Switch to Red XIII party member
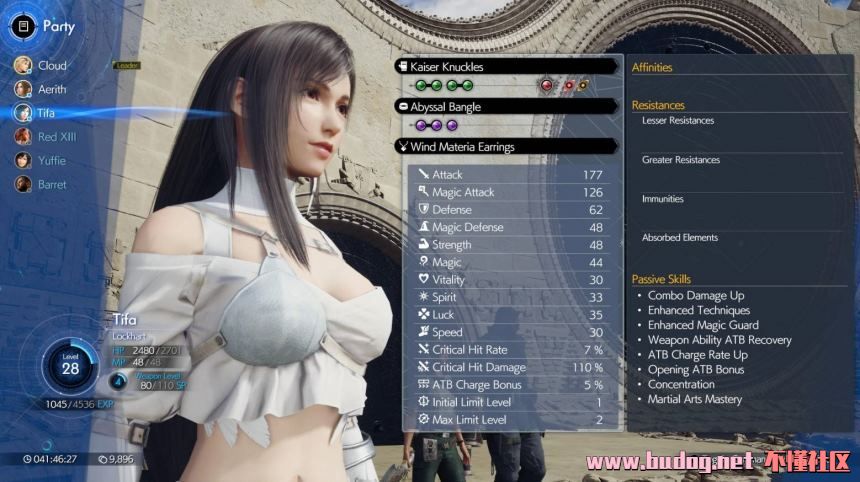This screenshot has height=482, width=860. pos(56,137)
